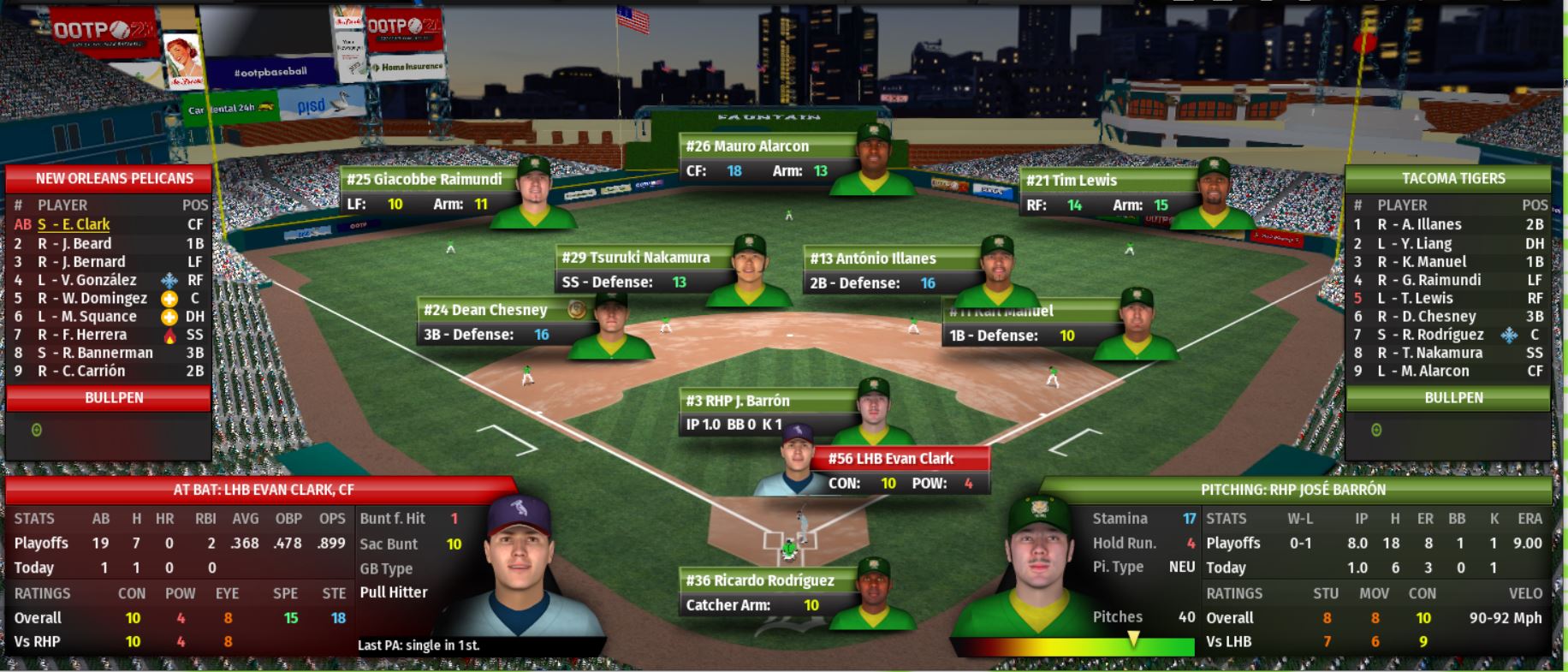Select V. González in Pelicans lineup
Viewport: 1568px width, 672px height.
[x=93, y=280]
